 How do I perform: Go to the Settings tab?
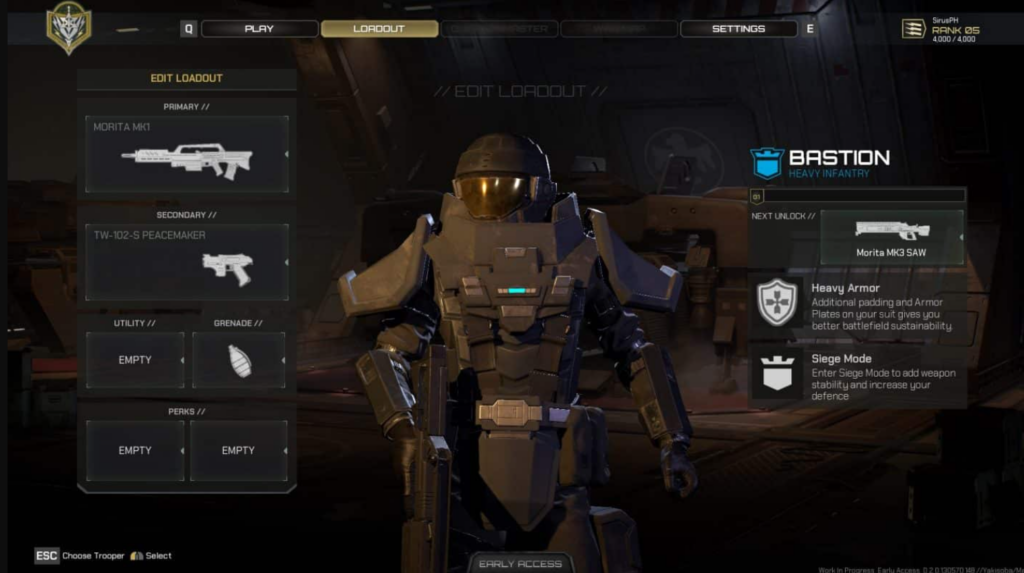tap(738, 29)
